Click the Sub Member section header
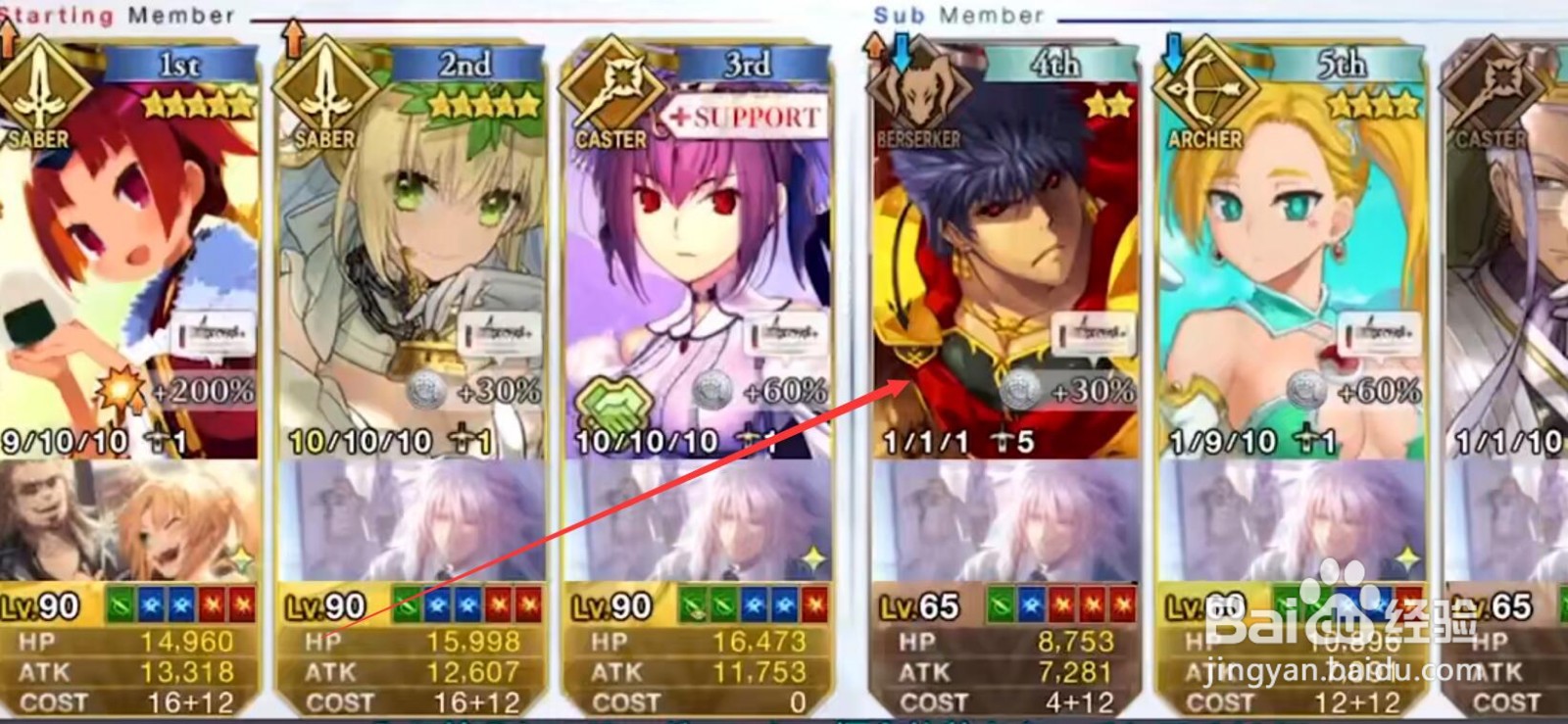This screenshot has height=724, width=1568. tap(955, 15)
